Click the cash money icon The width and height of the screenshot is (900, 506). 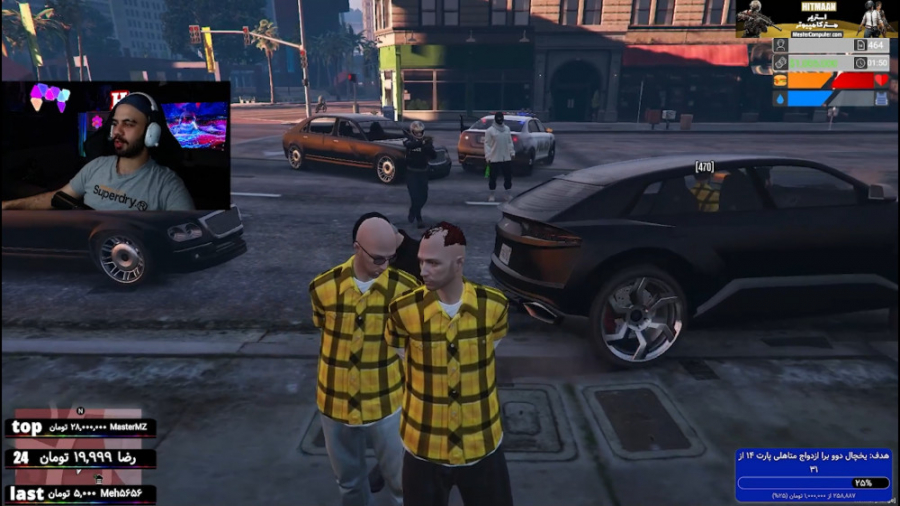point(780,62)
